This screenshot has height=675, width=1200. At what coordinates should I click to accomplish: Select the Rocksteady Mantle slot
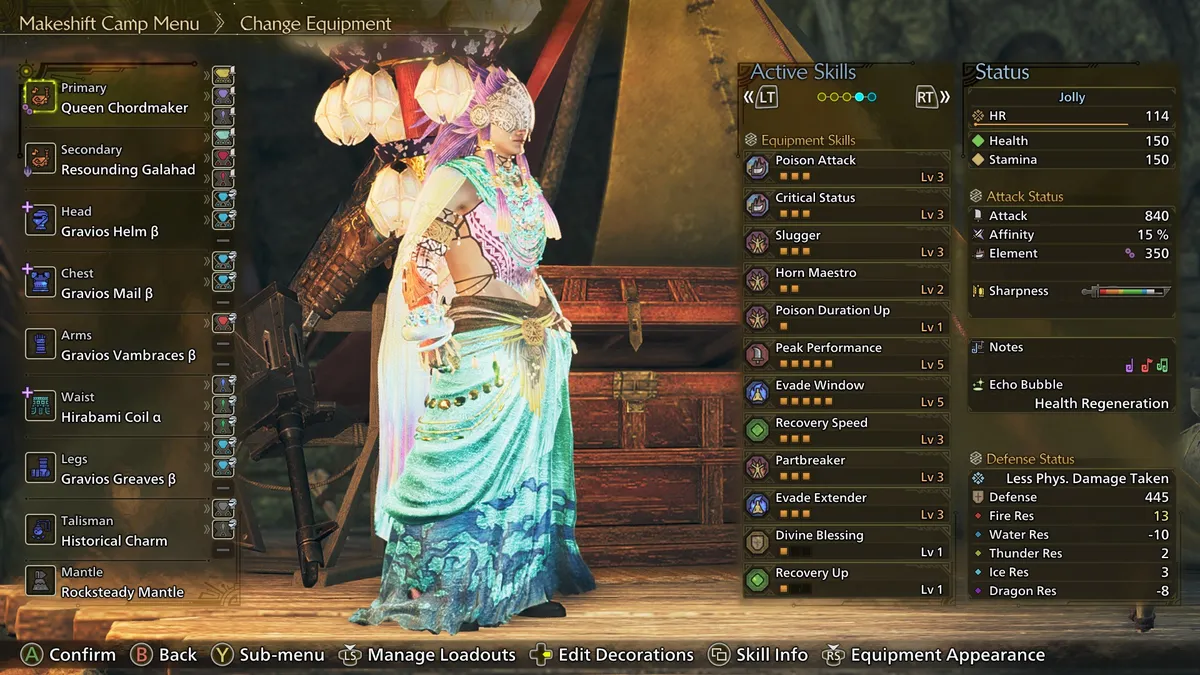click(121, 583)
